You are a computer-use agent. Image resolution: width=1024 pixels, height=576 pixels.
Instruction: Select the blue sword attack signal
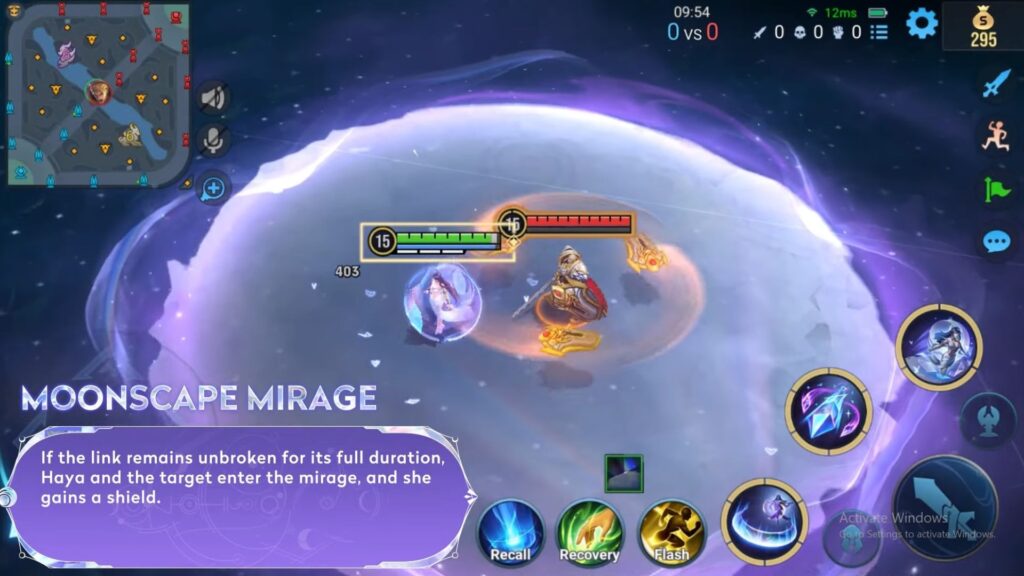tap(995, 84)
